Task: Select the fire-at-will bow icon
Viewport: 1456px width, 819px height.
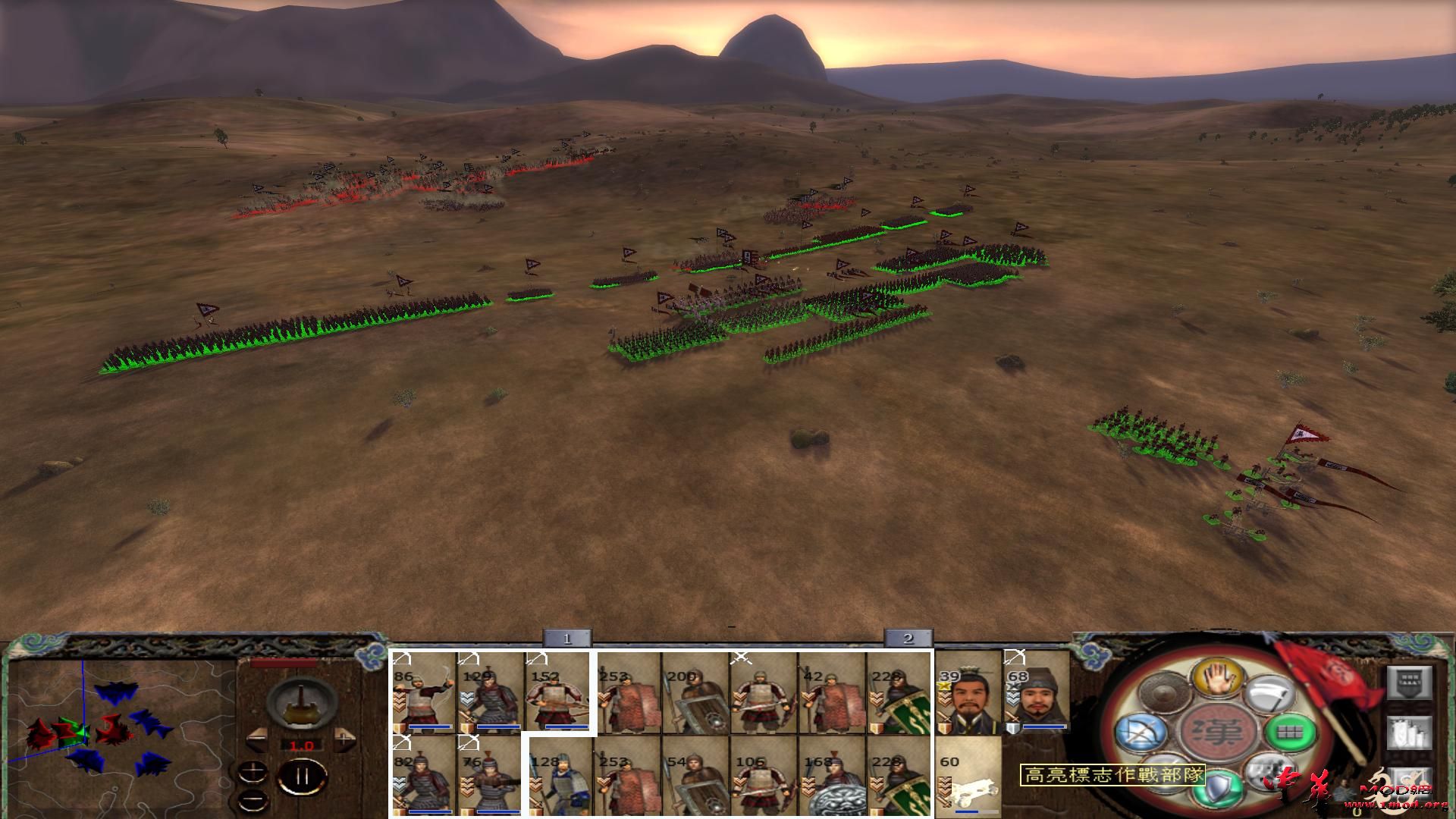Action: 1144,733
